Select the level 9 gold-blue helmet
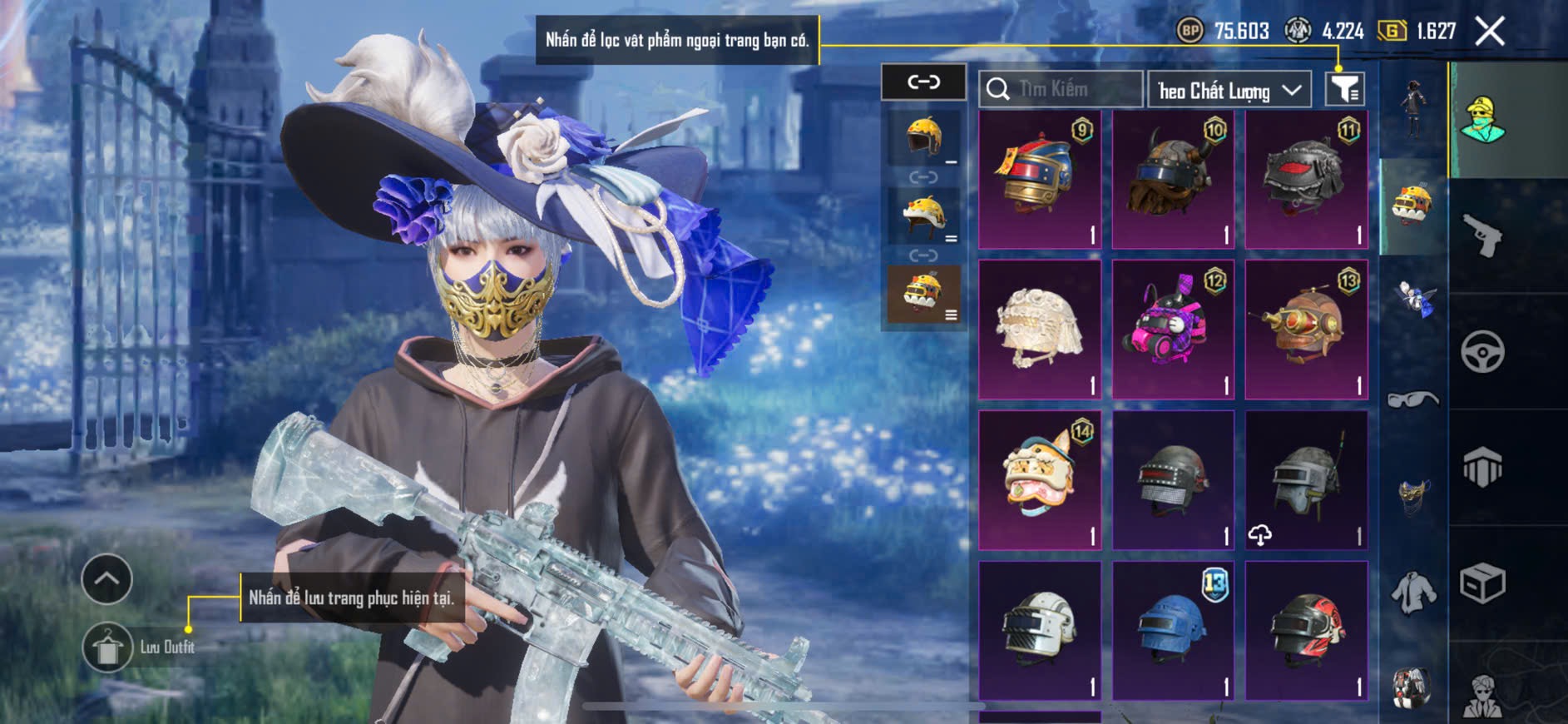The width and height of the screenshot is (1568, 724). (1040, 179)
